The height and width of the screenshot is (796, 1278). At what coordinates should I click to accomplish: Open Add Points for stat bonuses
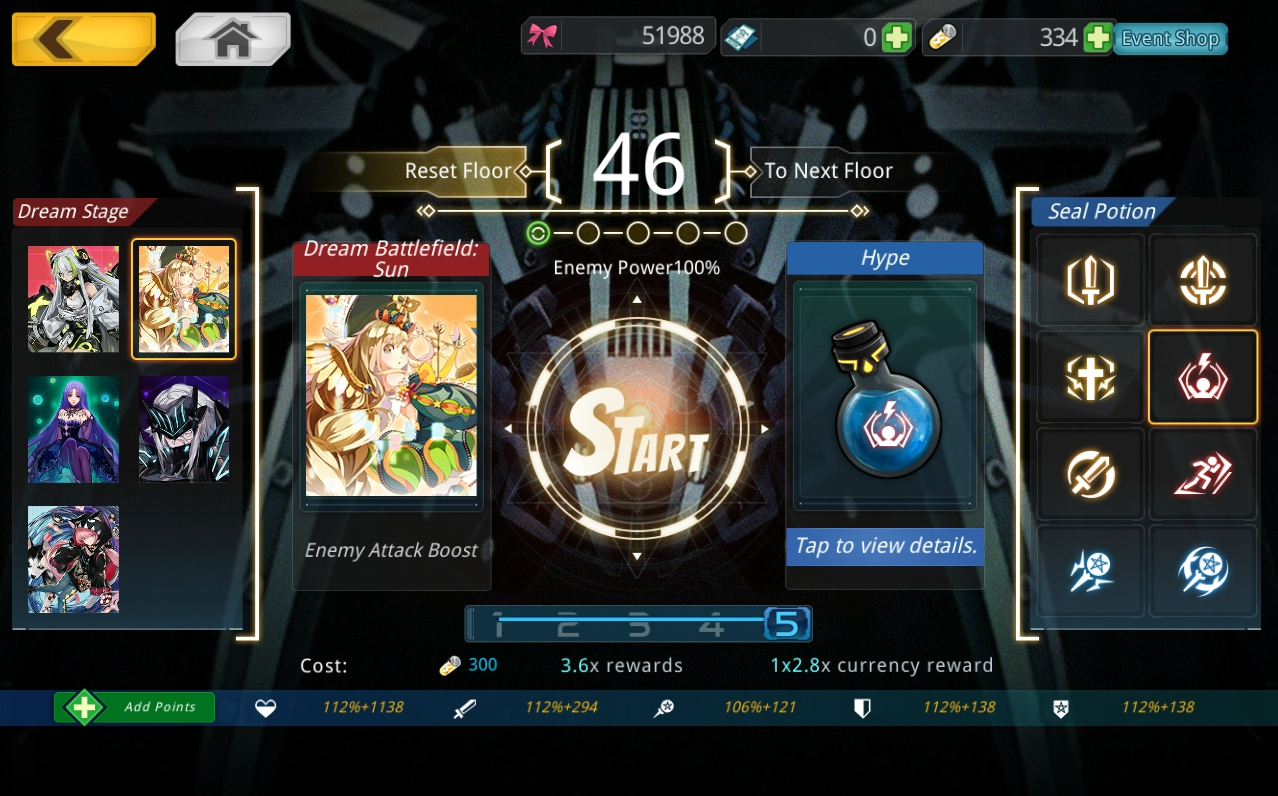tap(135, 707)
